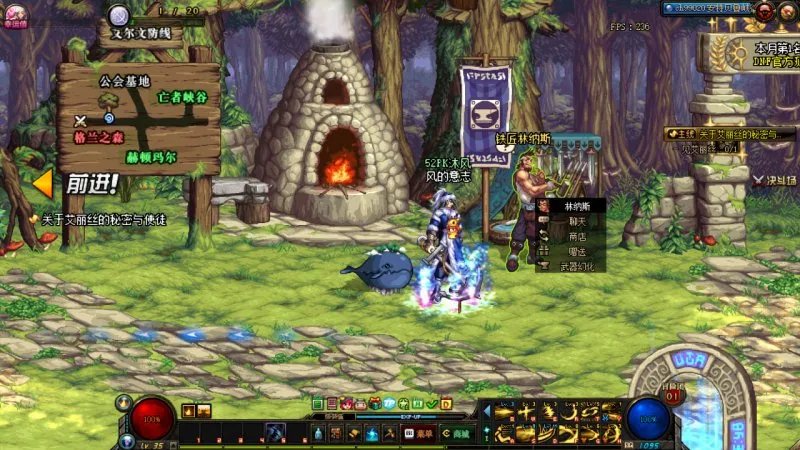This screenshot has width=800, height=450.
Task: Click the 艾尔文防线 location name banner
Action: [140, 33]
